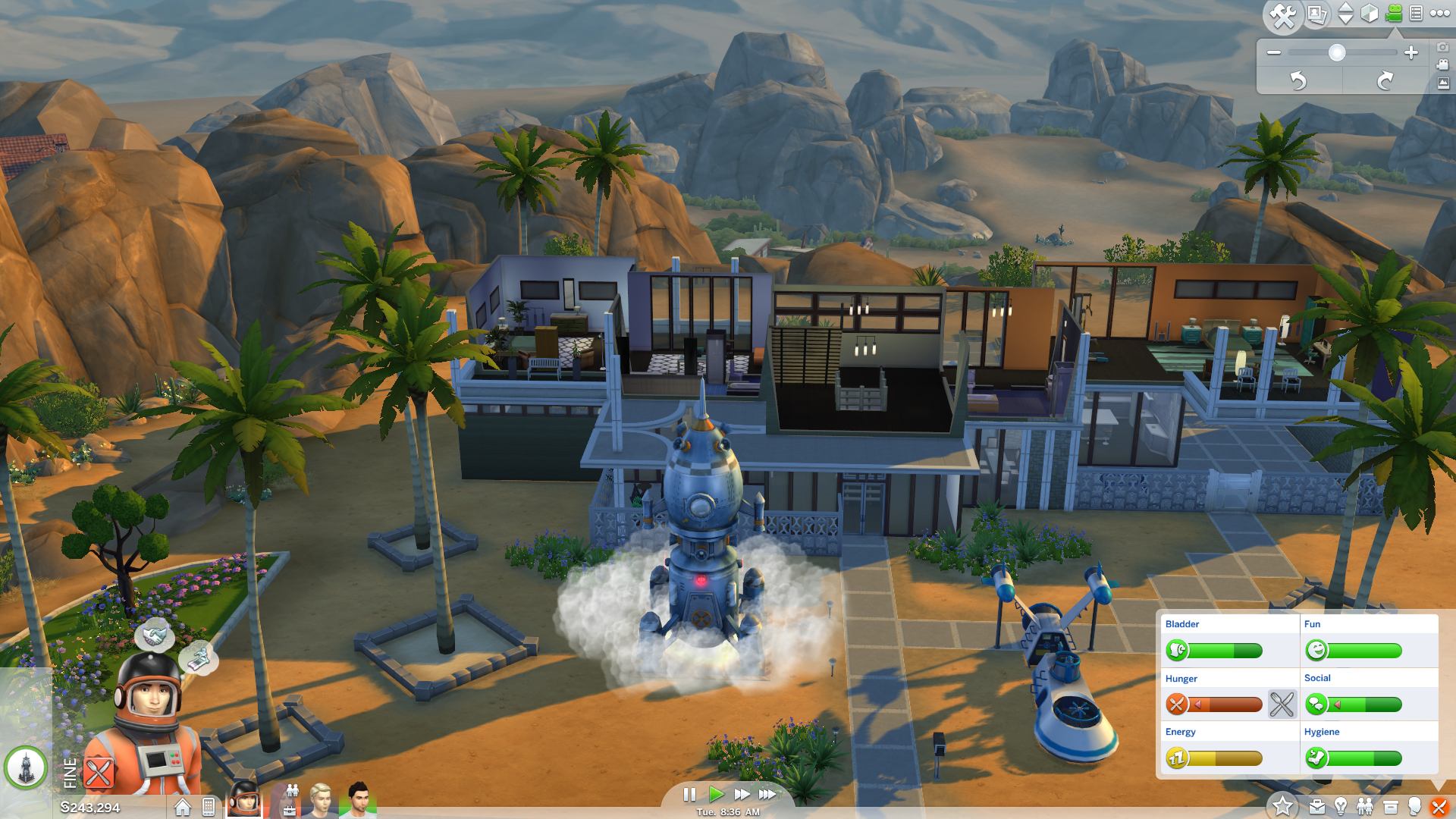Toggle wall visibility with the cube icon

1369,14
